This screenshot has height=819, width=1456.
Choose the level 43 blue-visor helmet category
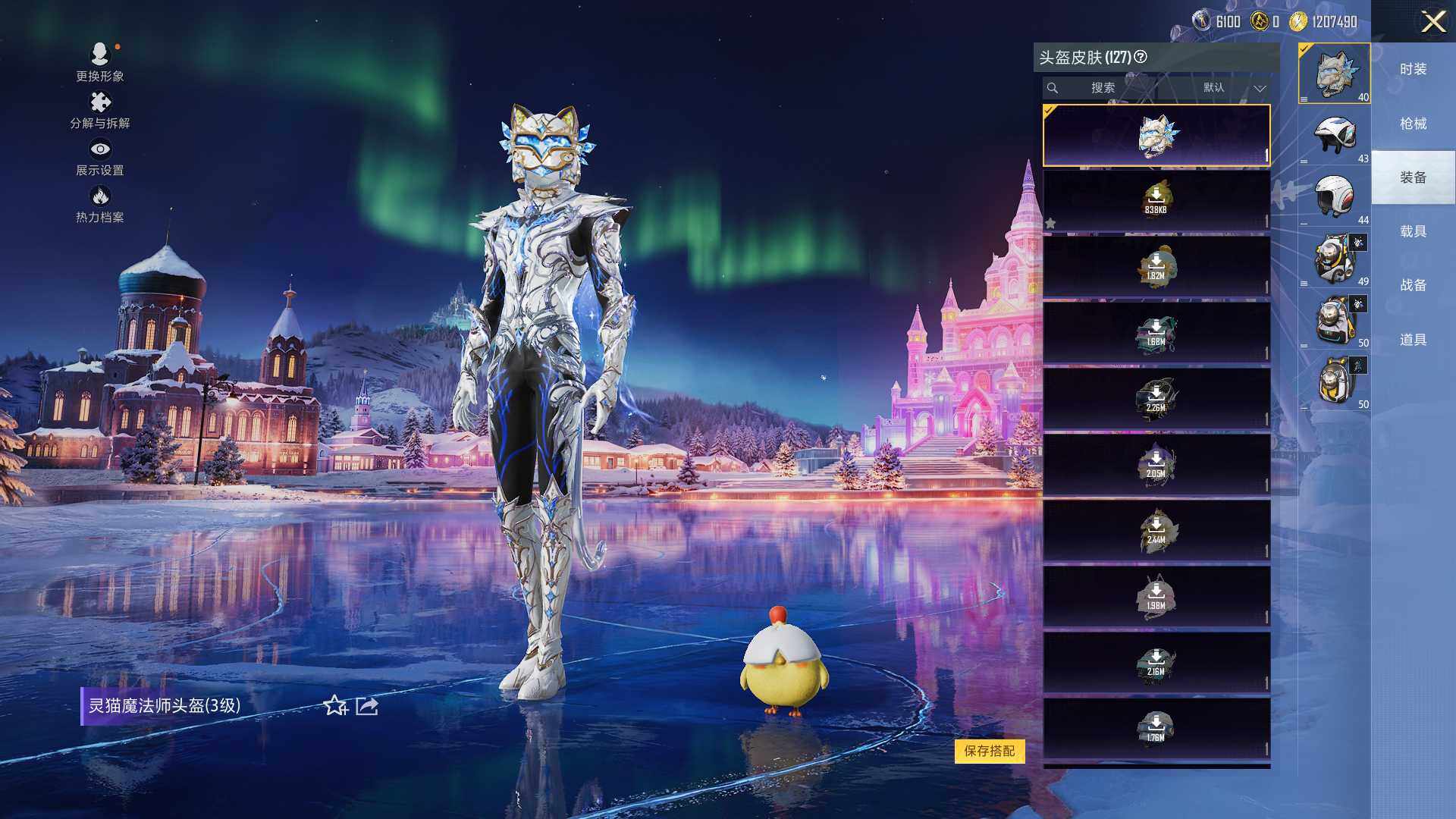tap(1334, 136)
